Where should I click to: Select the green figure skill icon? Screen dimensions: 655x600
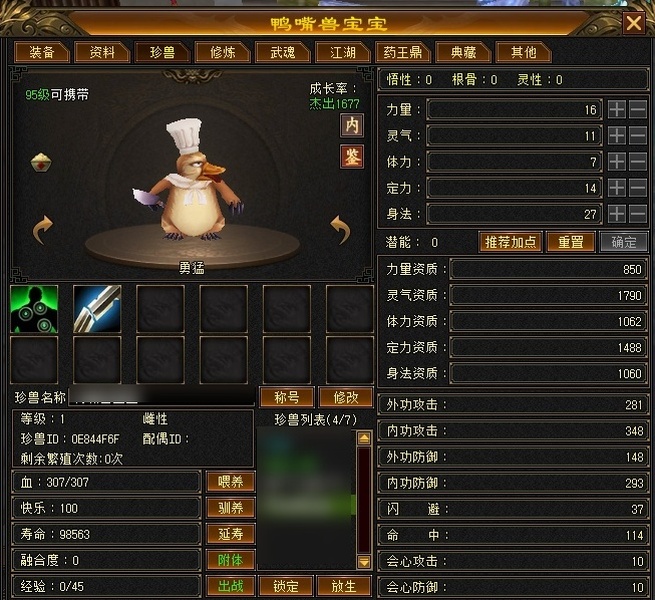tap(34, 309)
